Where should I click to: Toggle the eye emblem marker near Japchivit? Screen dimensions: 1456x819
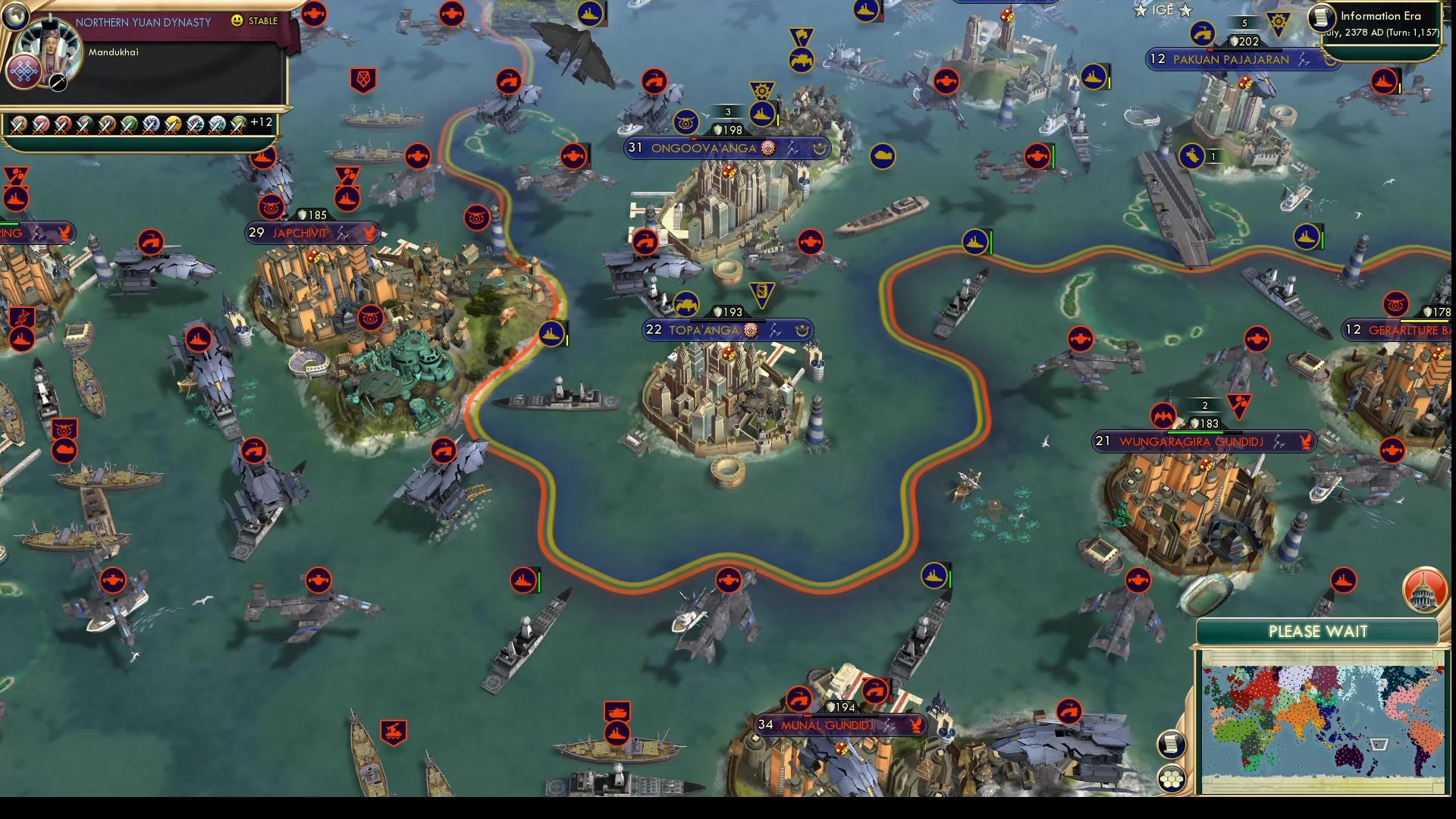[271, 206]
